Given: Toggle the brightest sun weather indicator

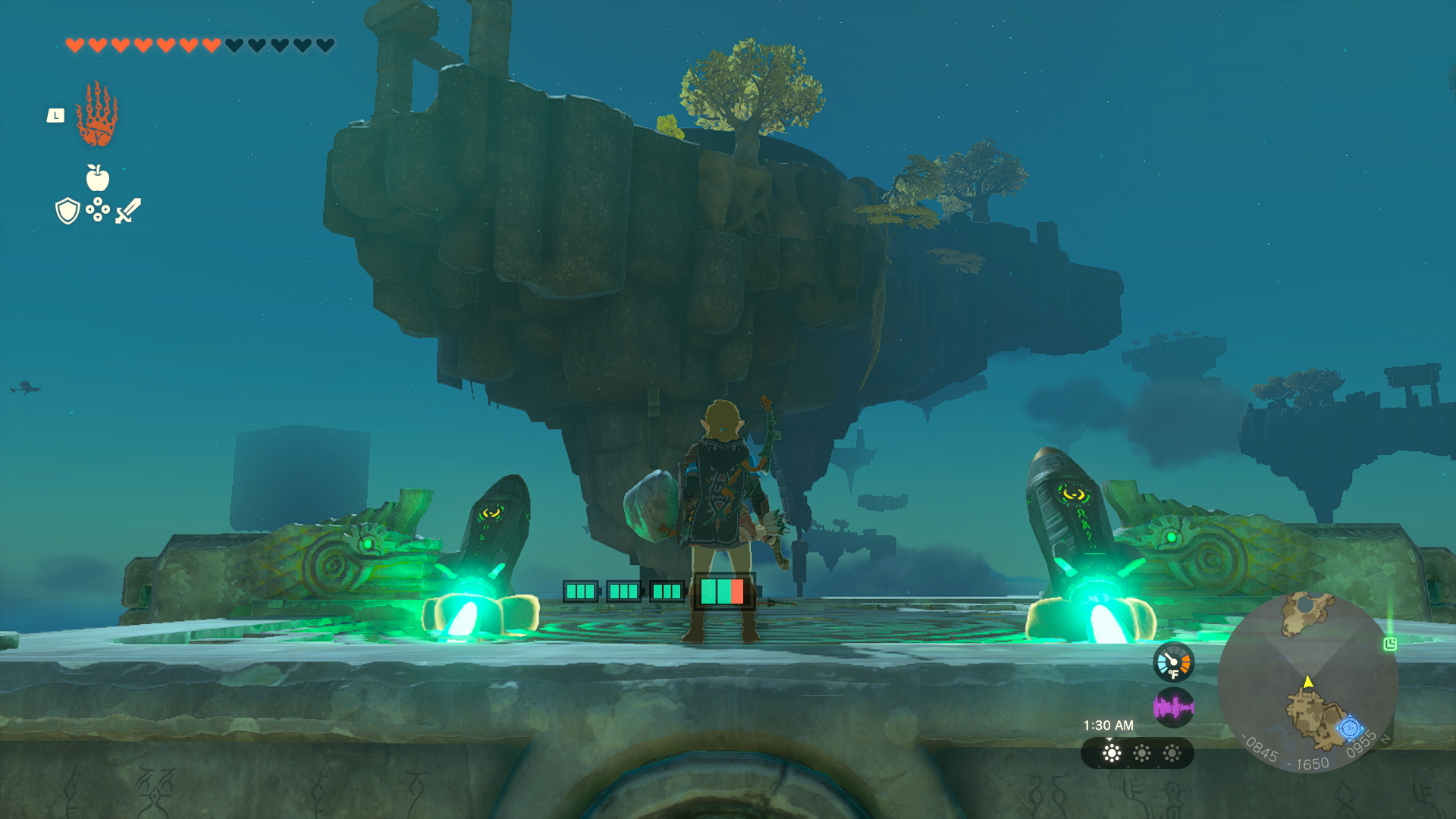Looking at the screenshot, I should point(1111,754).
